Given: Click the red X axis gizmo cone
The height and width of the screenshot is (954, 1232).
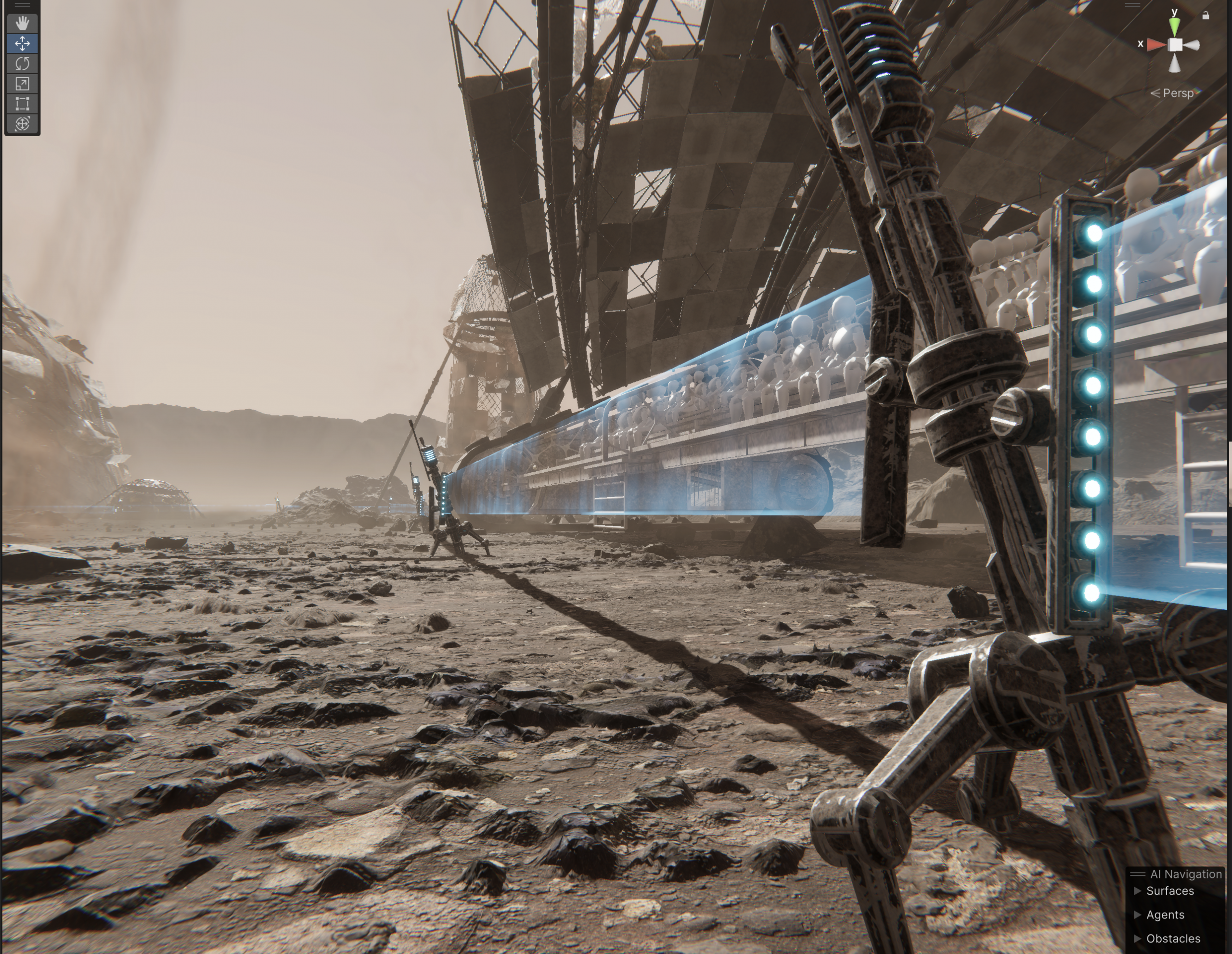Looking at the screenshot, I should pyautogui.click(x=1156, y=45).
